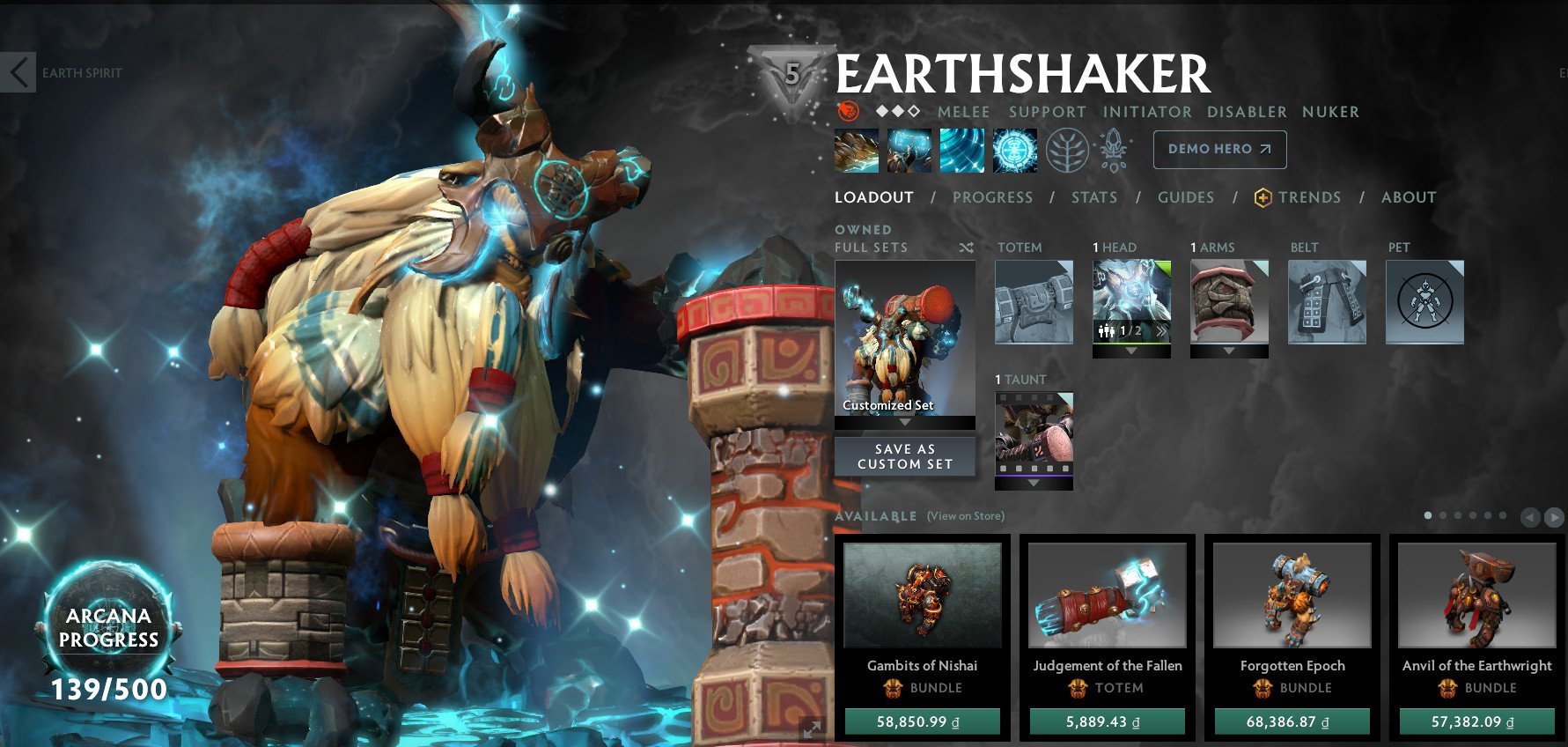Select the Fissure ability icon
Screen dimensions: 1568x747
pos(855,149)
